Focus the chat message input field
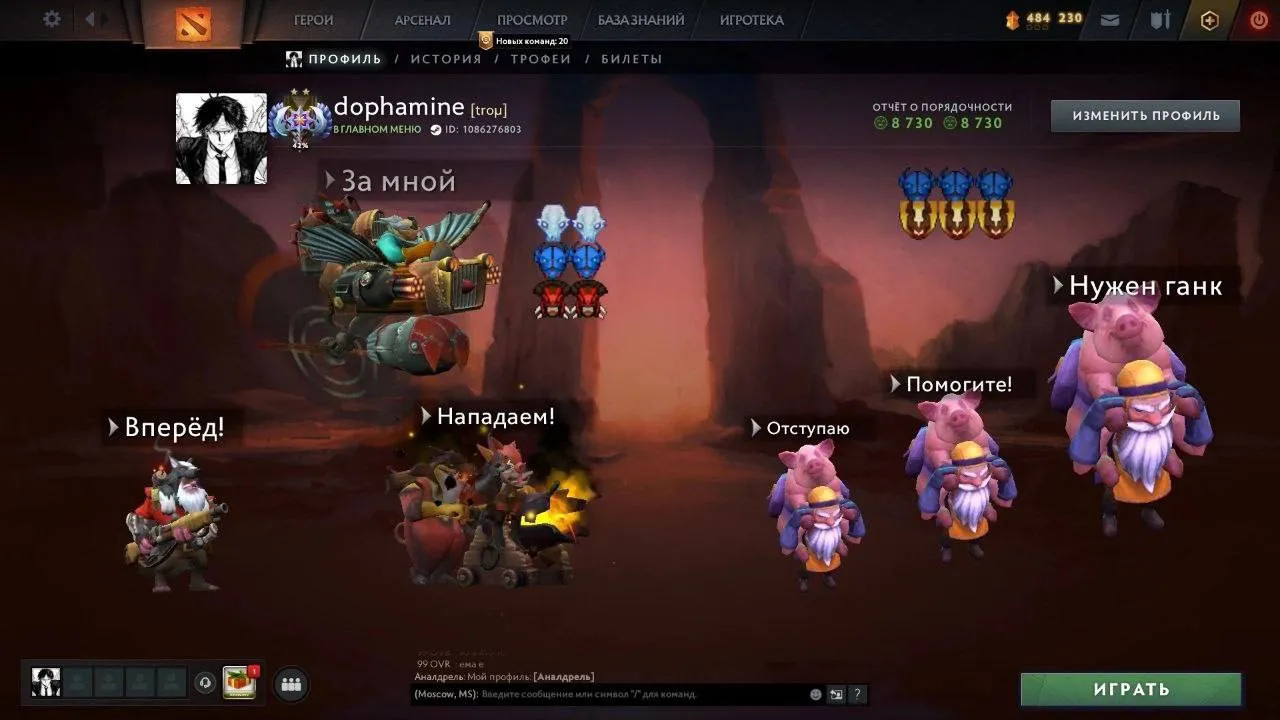 tap(640, 694)
